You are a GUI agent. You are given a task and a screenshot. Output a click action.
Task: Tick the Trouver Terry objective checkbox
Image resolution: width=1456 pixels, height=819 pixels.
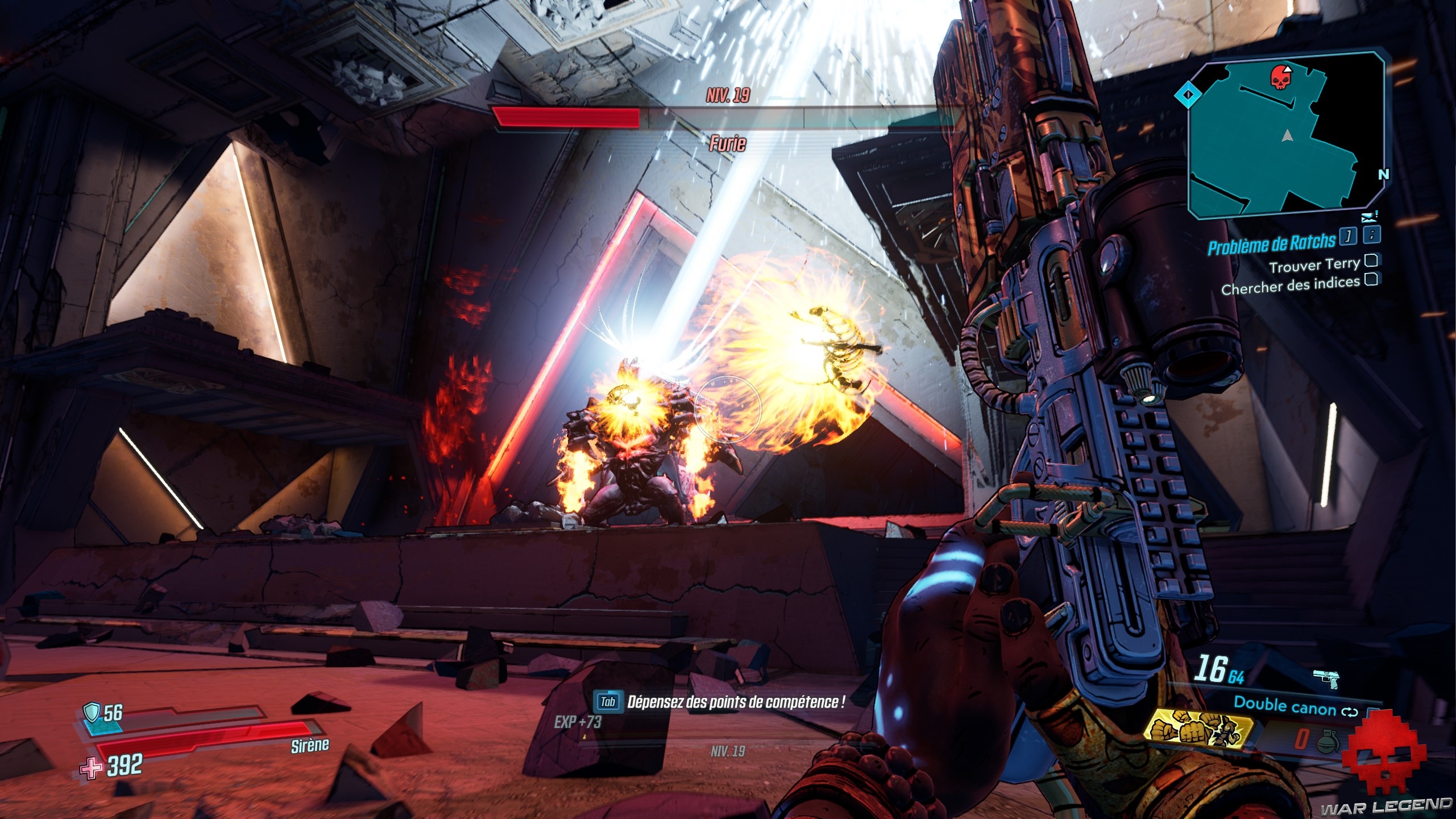point(1371,260)
